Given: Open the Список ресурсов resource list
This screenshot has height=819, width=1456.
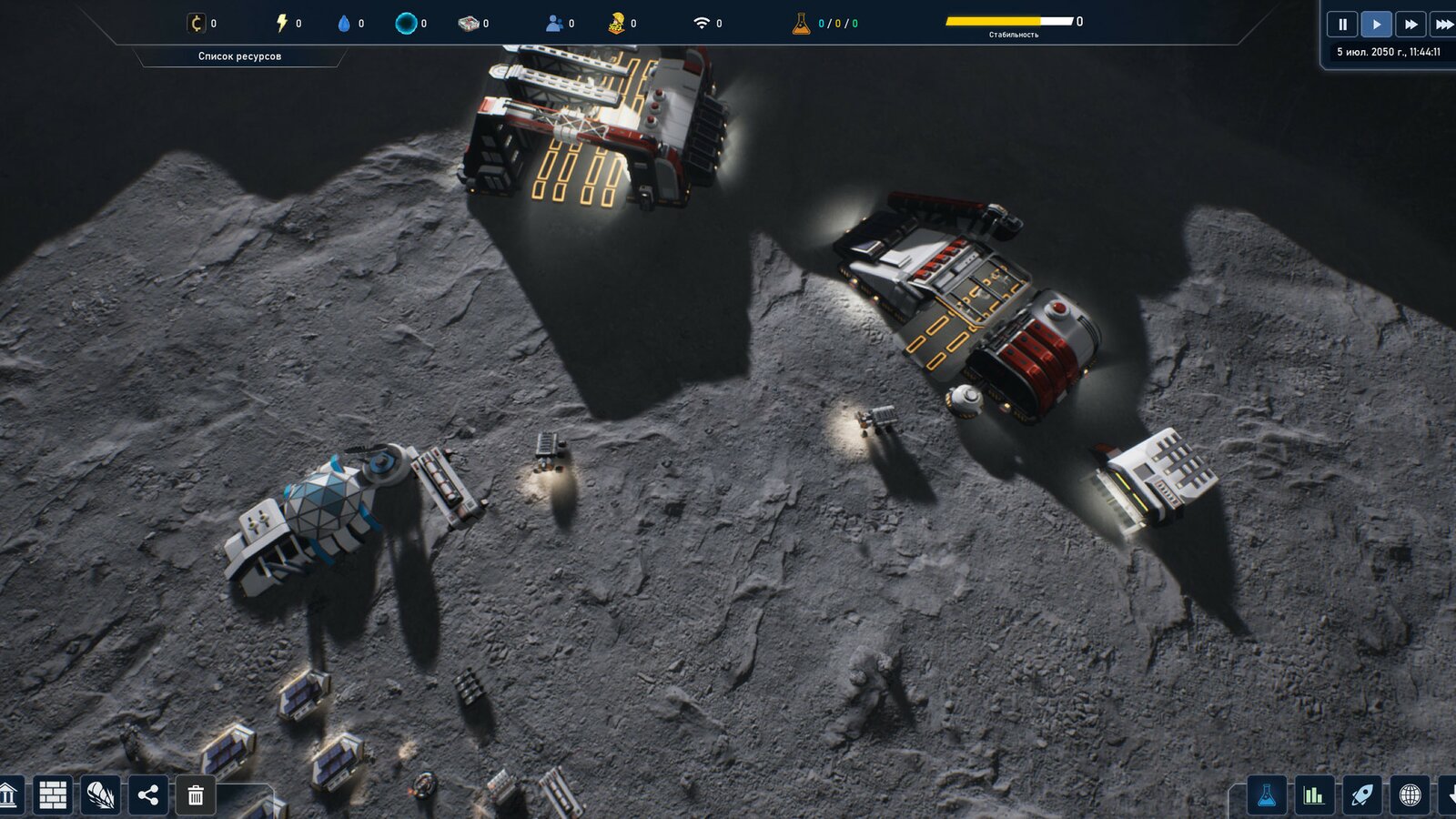Looking at the screenshot, I should tap(239, 56).
